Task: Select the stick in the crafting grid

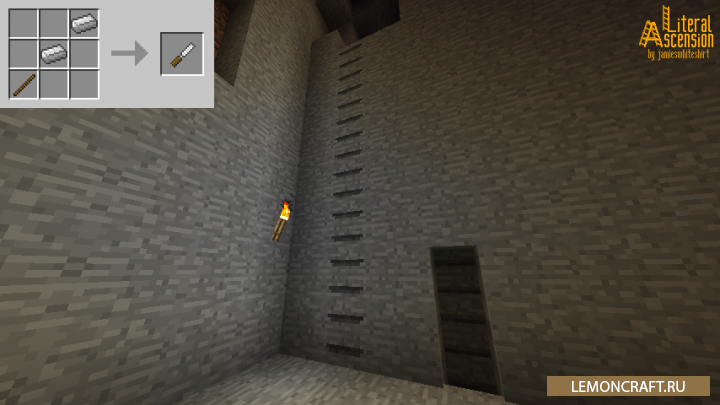Action: (24, 83)
